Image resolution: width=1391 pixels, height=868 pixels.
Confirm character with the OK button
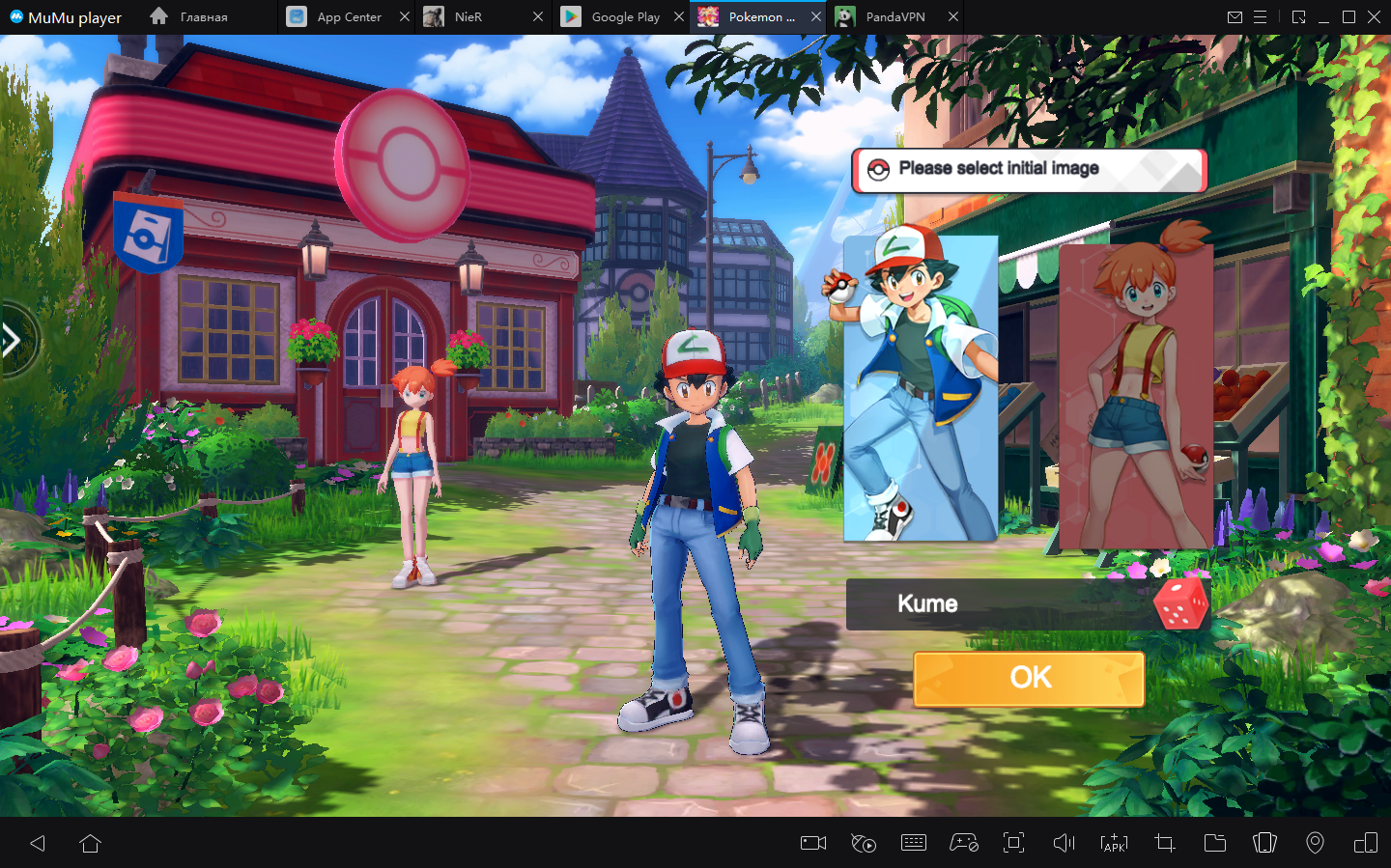click(1029, 679)
